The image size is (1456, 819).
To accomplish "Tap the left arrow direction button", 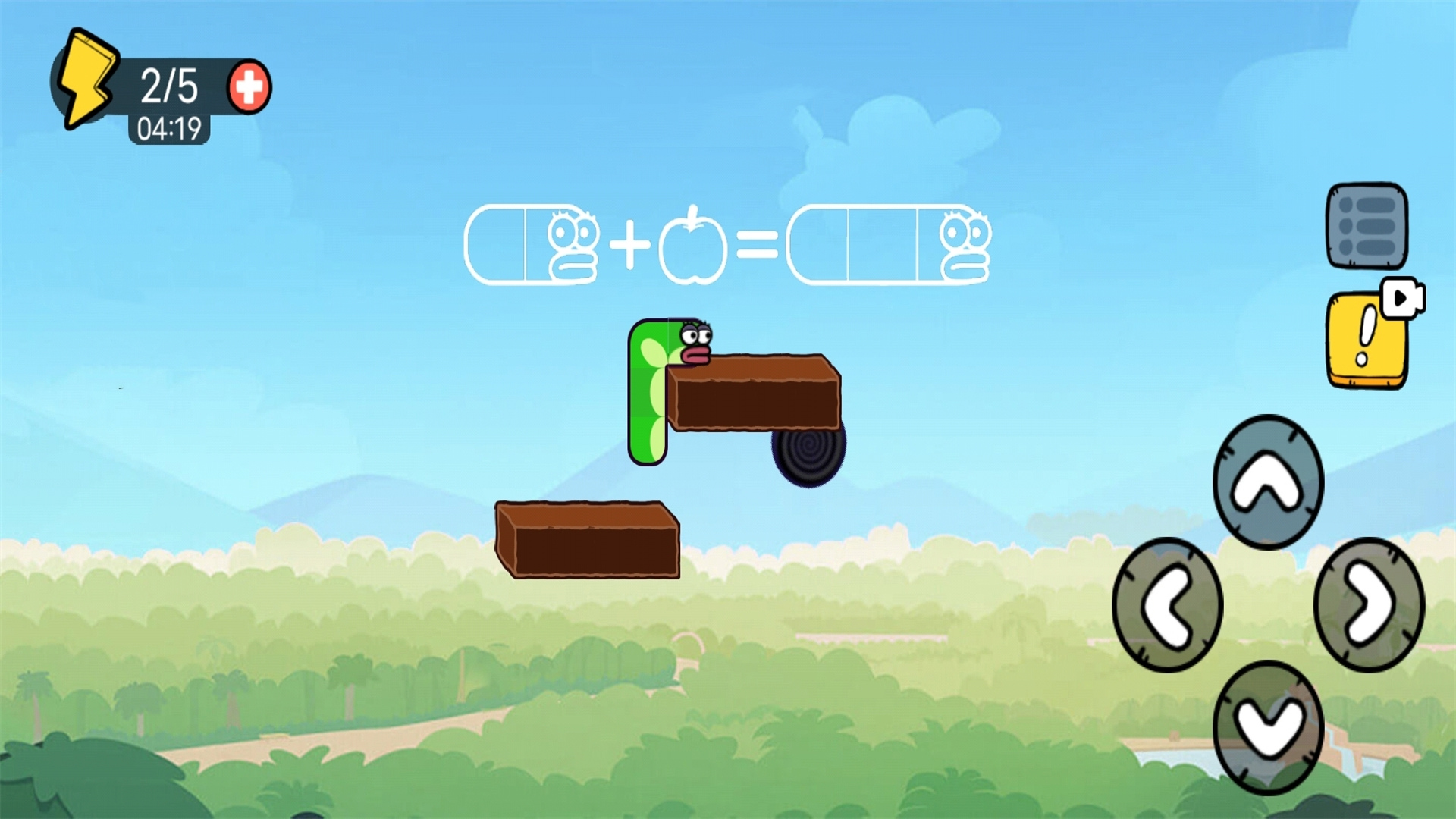I will (x=1168, y=605).
